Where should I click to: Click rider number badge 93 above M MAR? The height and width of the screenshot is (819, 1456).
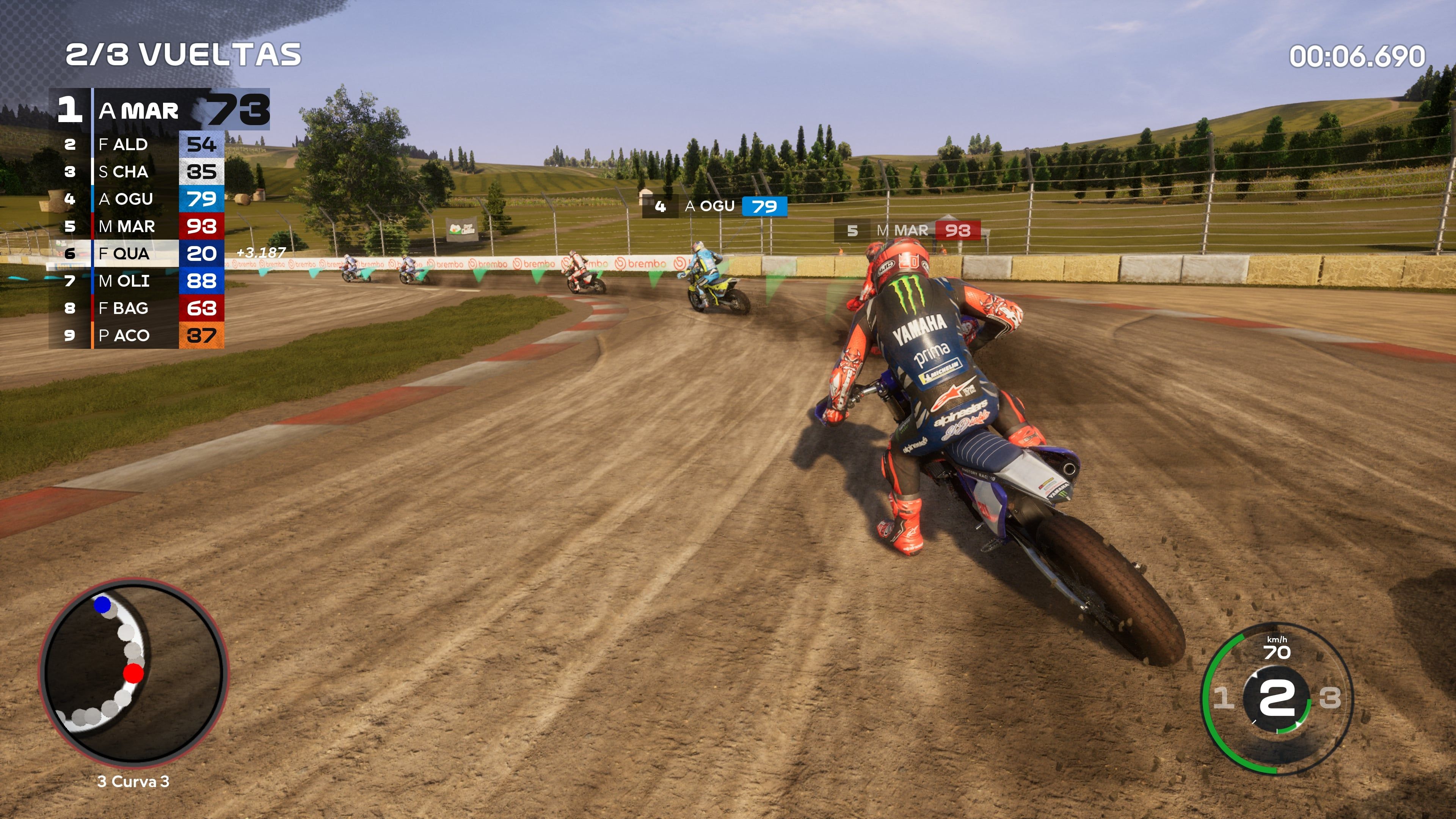pyautogui.click(x=957, y=231)
